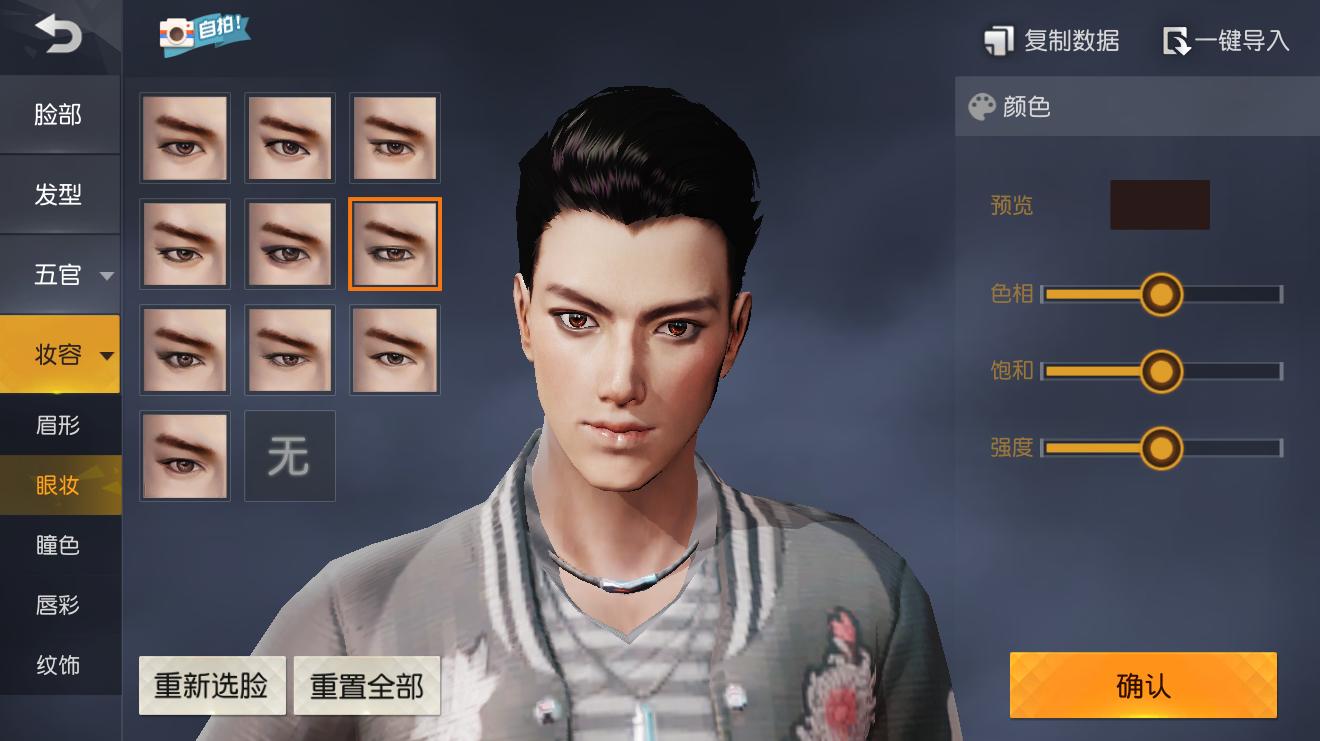Click the 饱和 saturation slider handle
Viewport: 1320px width, 741px height.
(1160, 372)
